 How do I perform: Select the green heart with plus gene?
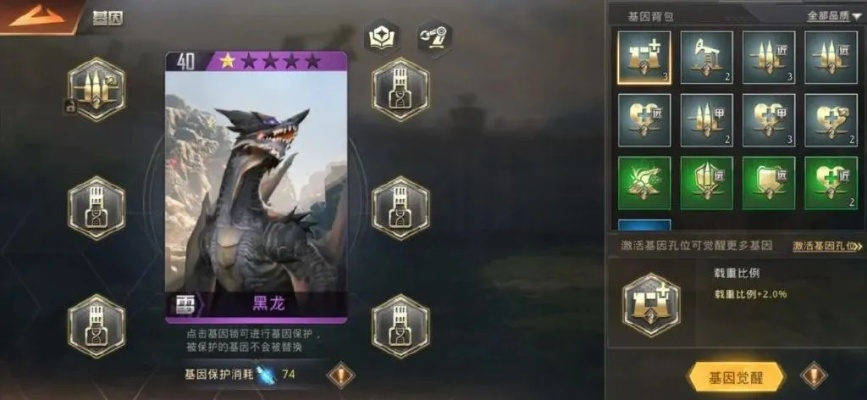830,183
